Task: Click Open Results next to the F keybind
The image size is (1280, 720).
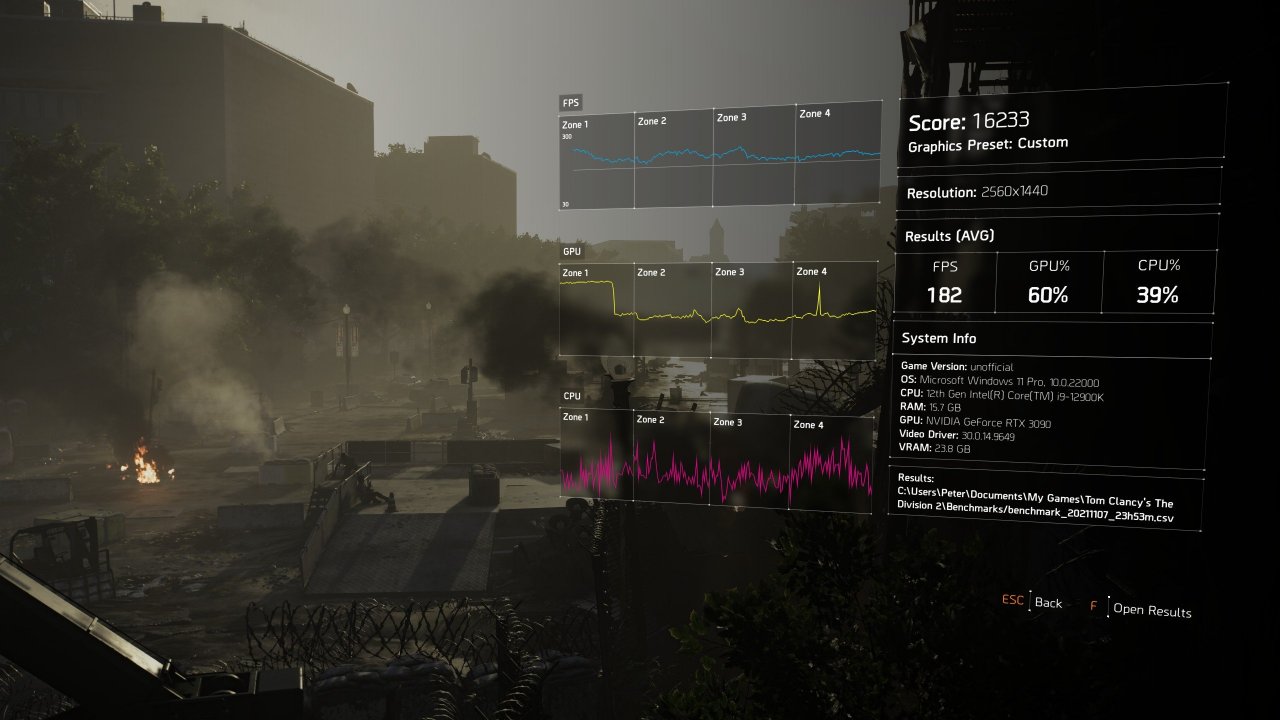Action: pyautogui.click(x=1154, y=611)
